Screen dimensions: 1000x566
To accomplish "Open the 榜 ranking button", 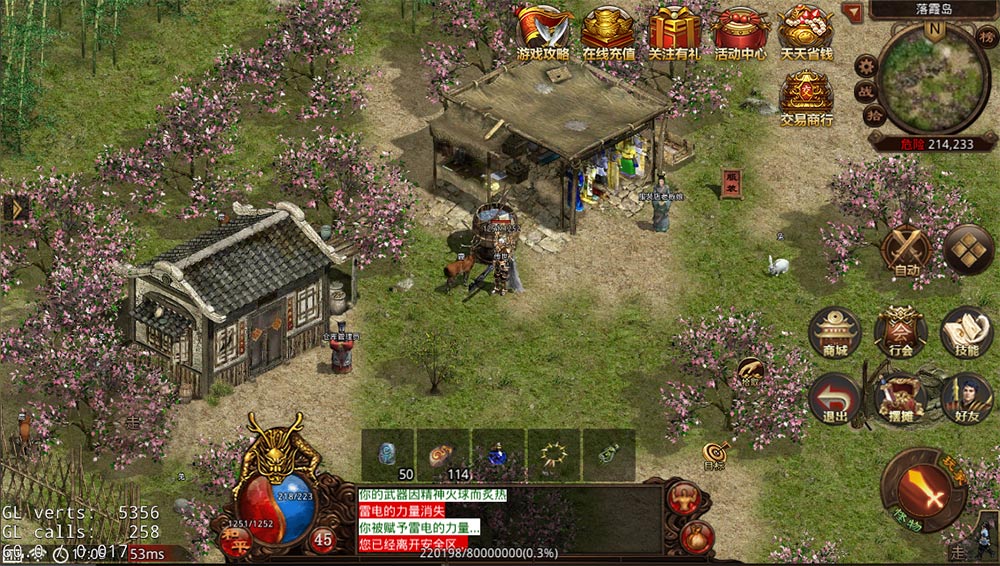I will coord(986,38).
